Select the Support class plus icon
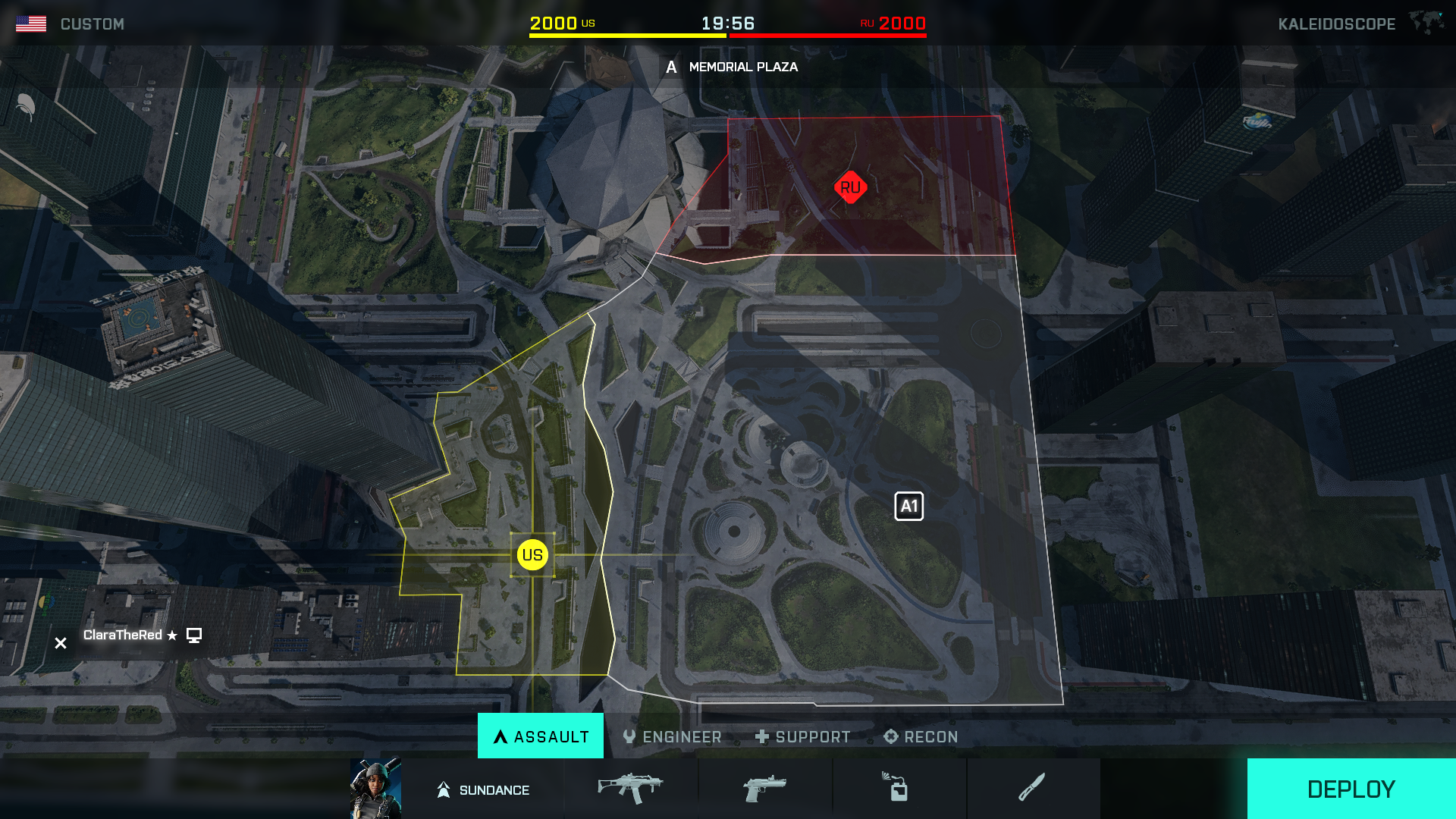This screenshot has height=819, width=1456. (761, 736)
